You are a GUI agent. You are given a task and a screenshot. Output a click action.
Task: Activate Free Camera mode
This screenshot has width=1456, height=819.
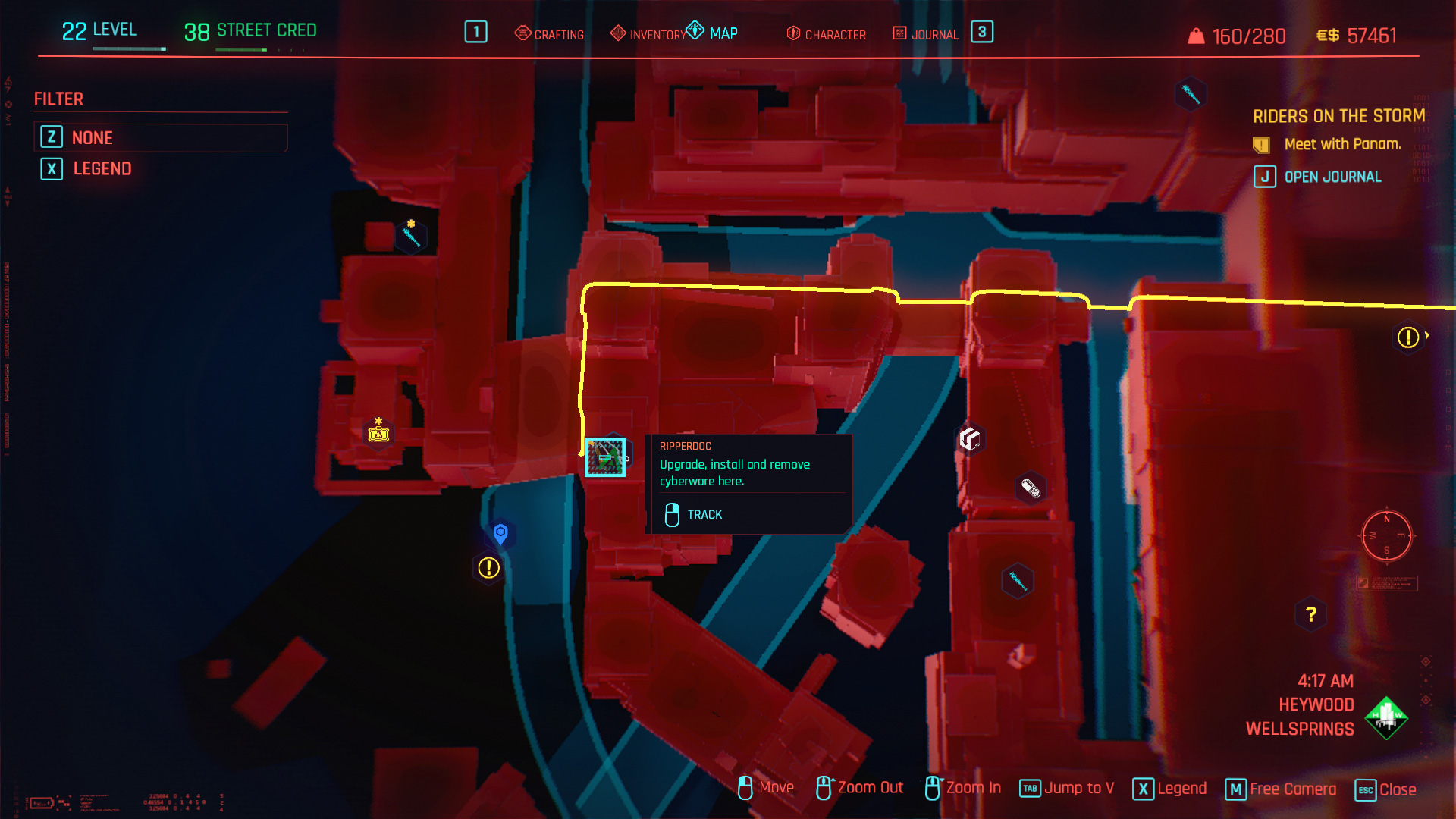1281,789
